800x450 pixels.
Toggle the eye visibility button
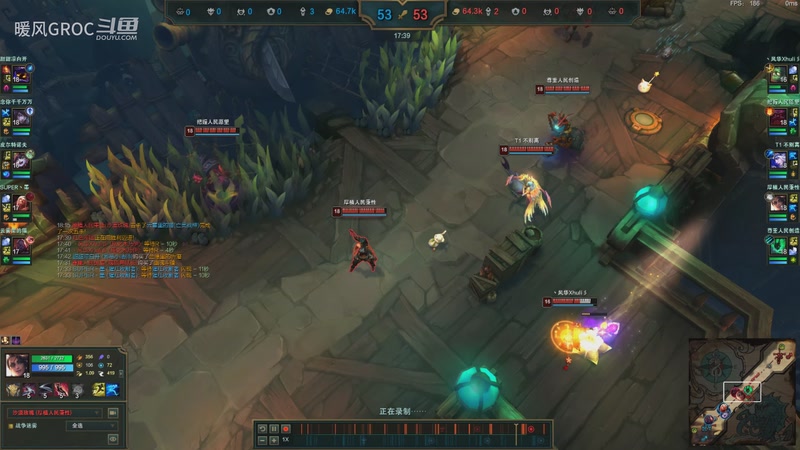coord(113,438)
